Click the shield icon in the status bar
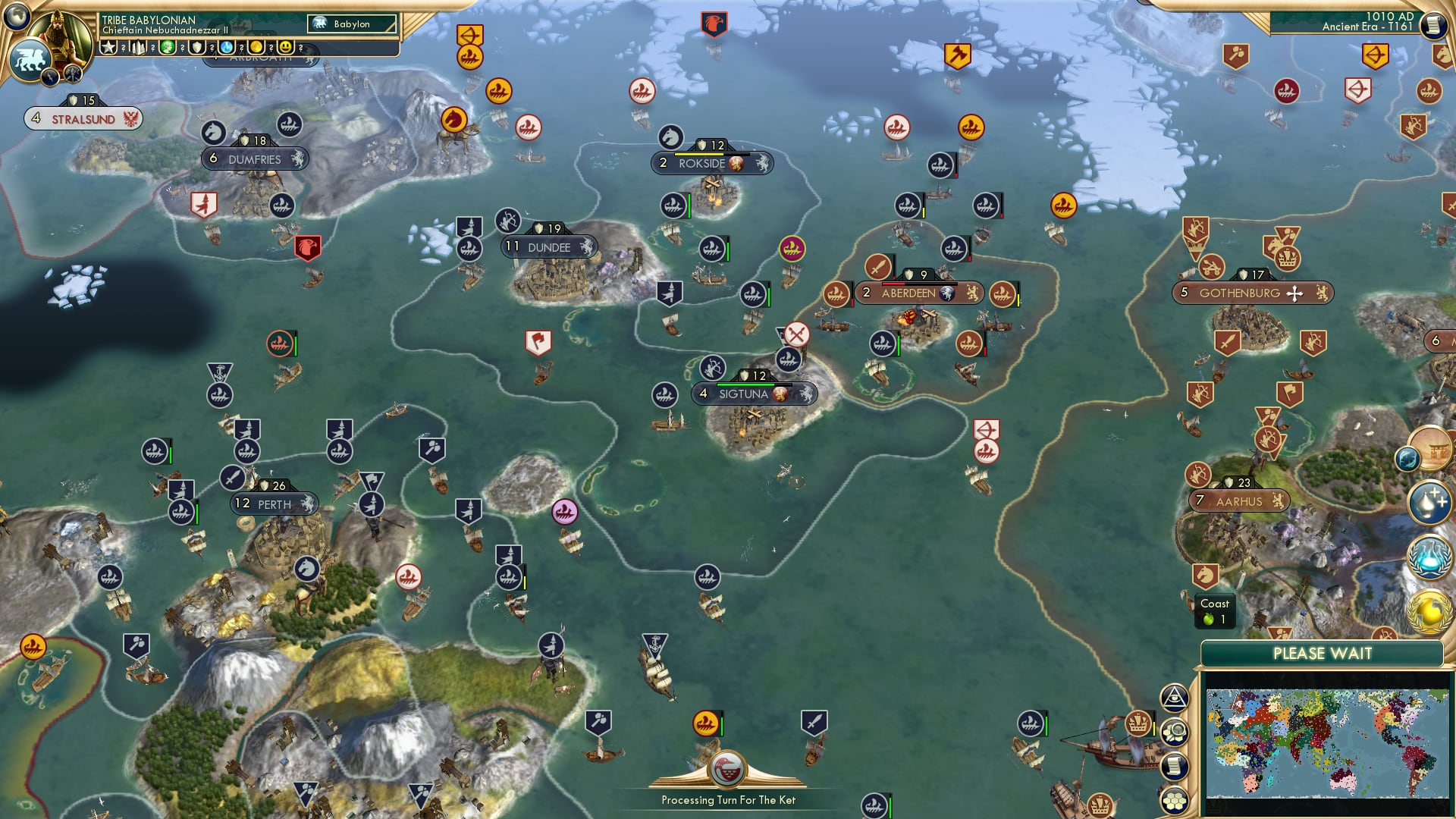 tap(197, 47)
